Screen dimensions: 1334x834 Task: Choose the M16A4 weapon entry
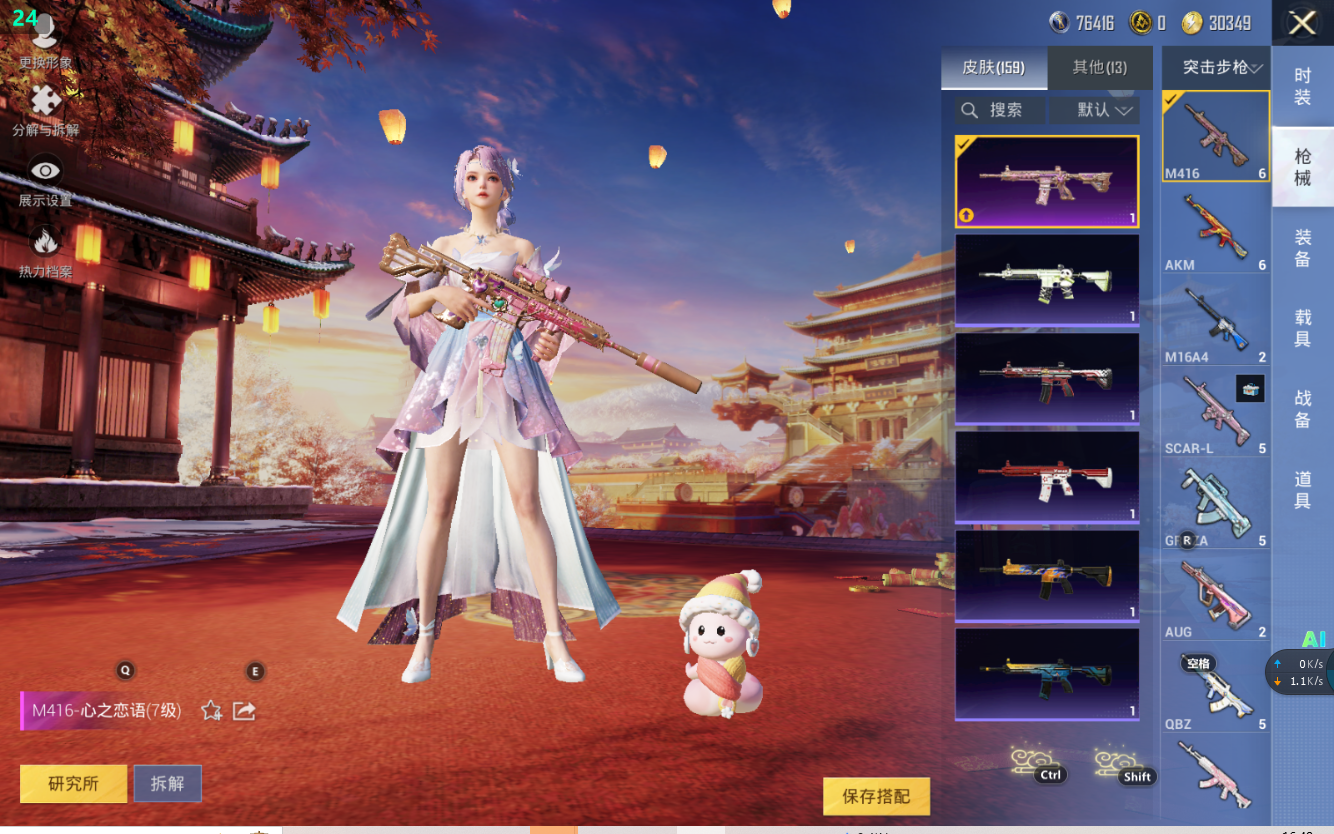[x=1216, y=322]
